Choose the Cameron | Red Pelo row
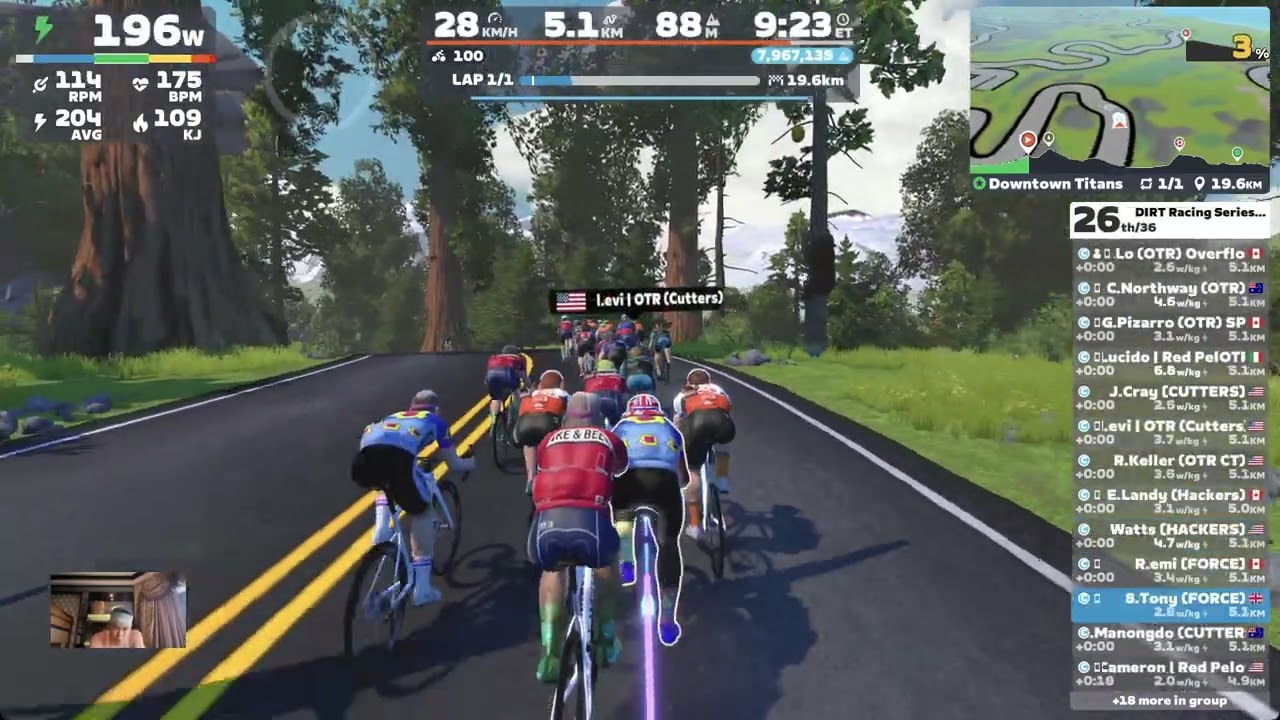1280x720 pixels. (x=1170, y=674)
